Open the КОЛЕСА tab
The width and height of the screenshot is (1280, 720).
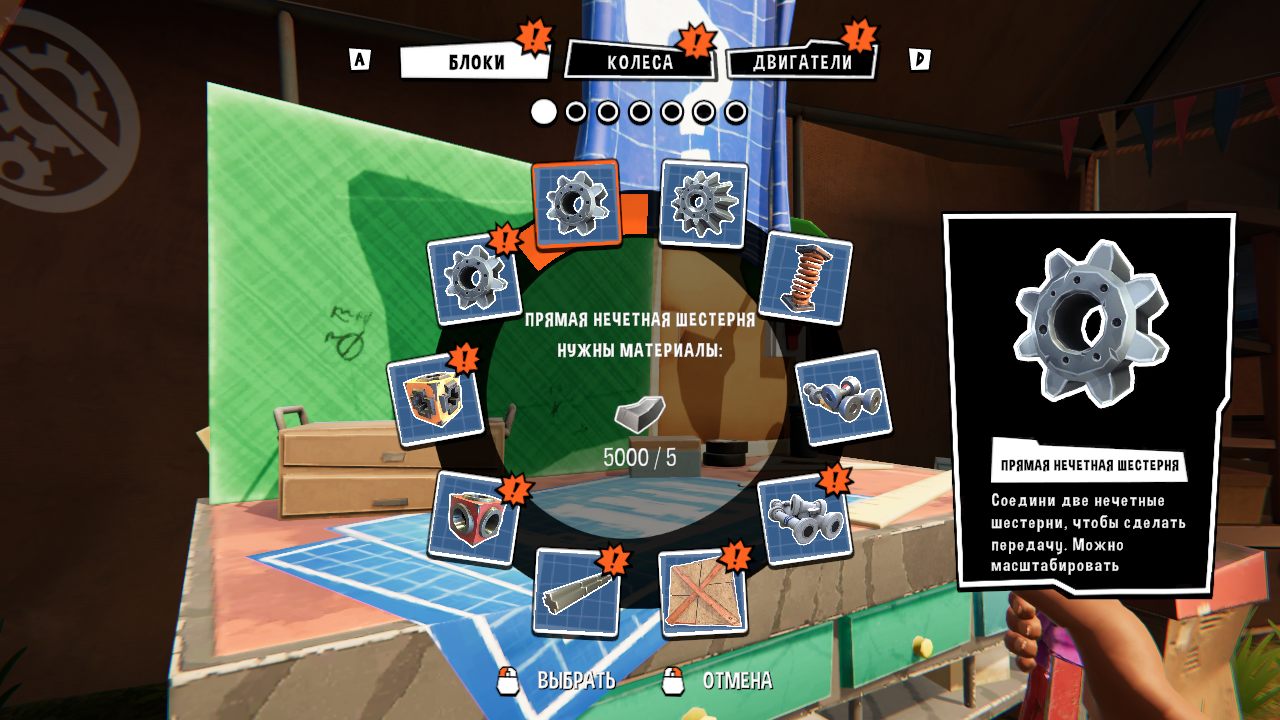640,62
